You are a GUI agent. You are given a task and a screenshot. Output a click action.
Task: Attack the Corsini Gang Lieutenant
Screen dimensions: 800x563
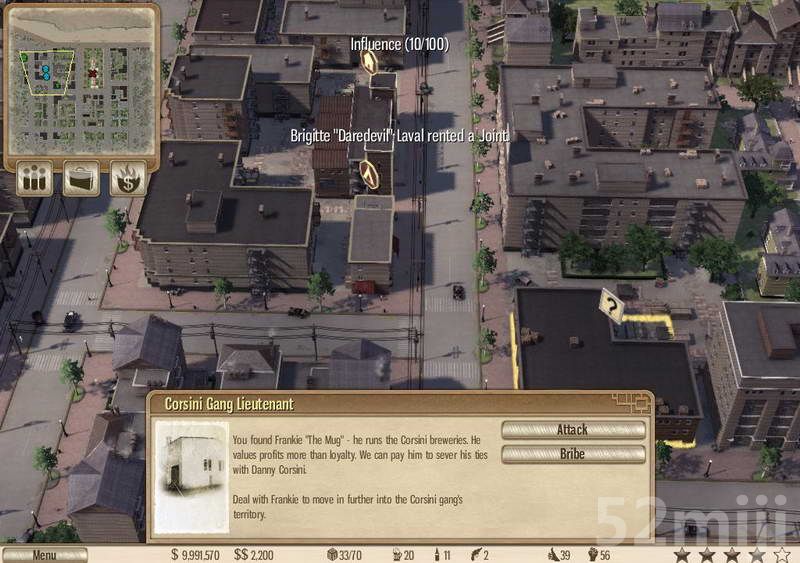tap(572, 430)
